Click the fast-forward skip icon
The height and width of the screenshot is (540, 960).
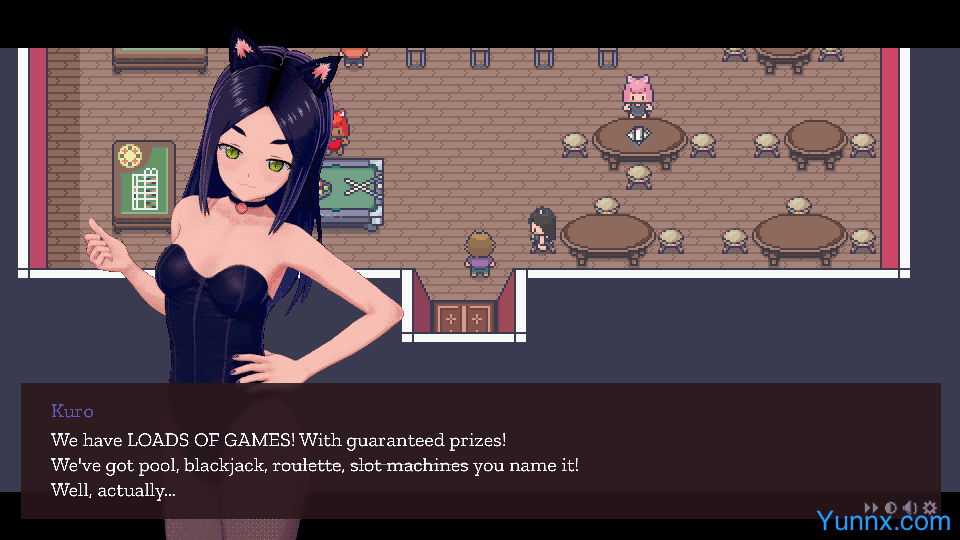coord(871,508)
